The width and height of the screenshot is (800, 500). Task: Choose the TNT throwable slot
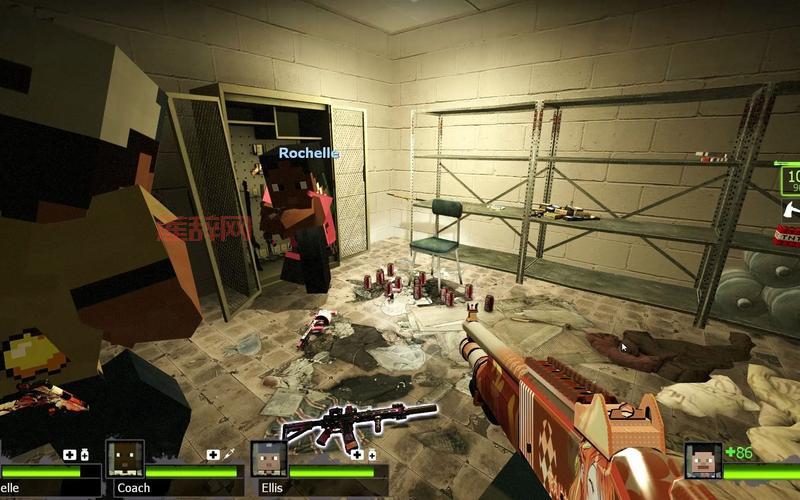(x=788, y=235)
